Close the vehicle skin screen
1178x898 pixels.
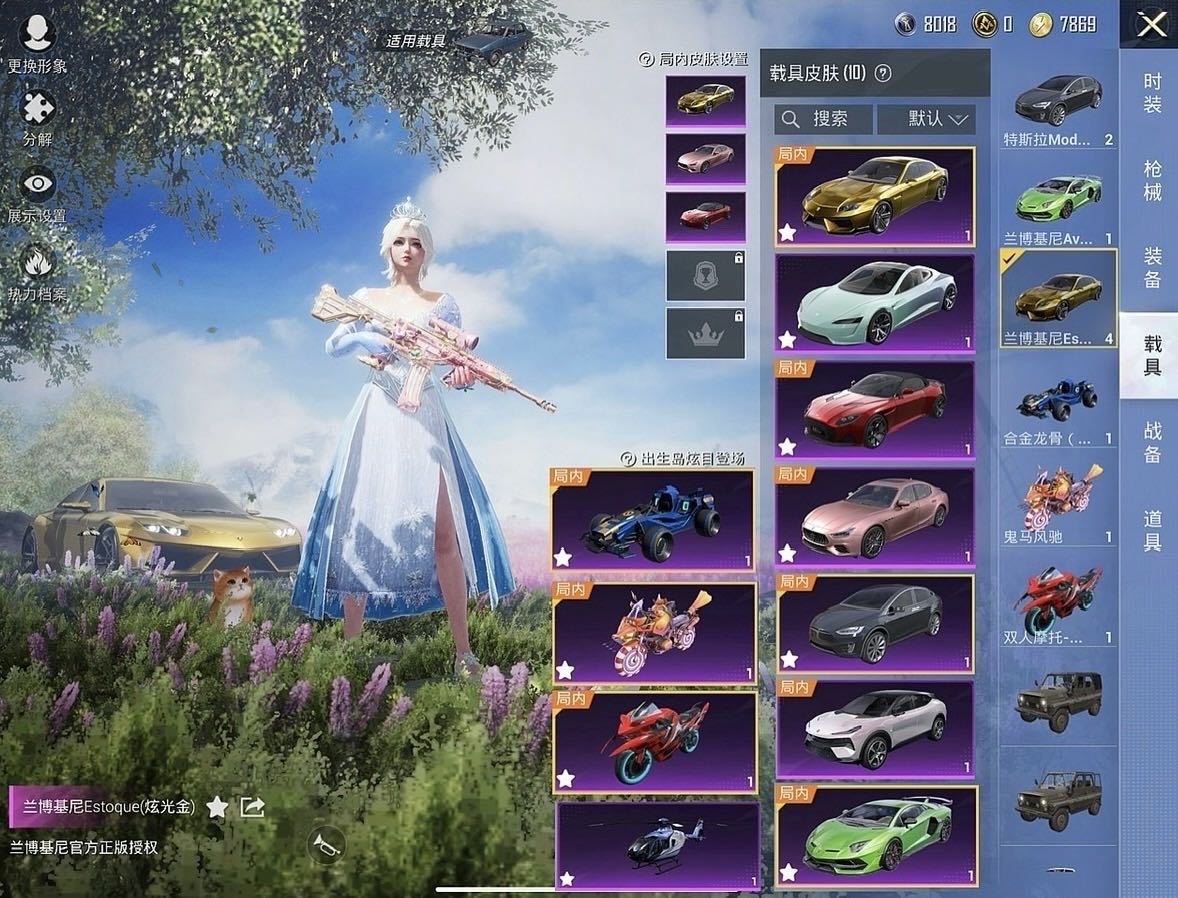click(1151, 24)
